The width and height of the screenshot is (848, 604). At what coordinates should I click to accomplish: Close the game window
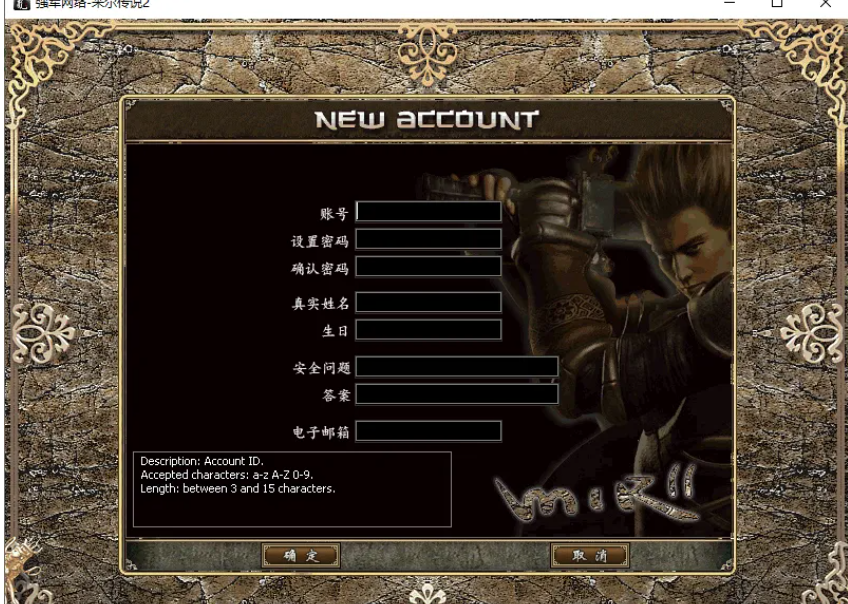825,4
